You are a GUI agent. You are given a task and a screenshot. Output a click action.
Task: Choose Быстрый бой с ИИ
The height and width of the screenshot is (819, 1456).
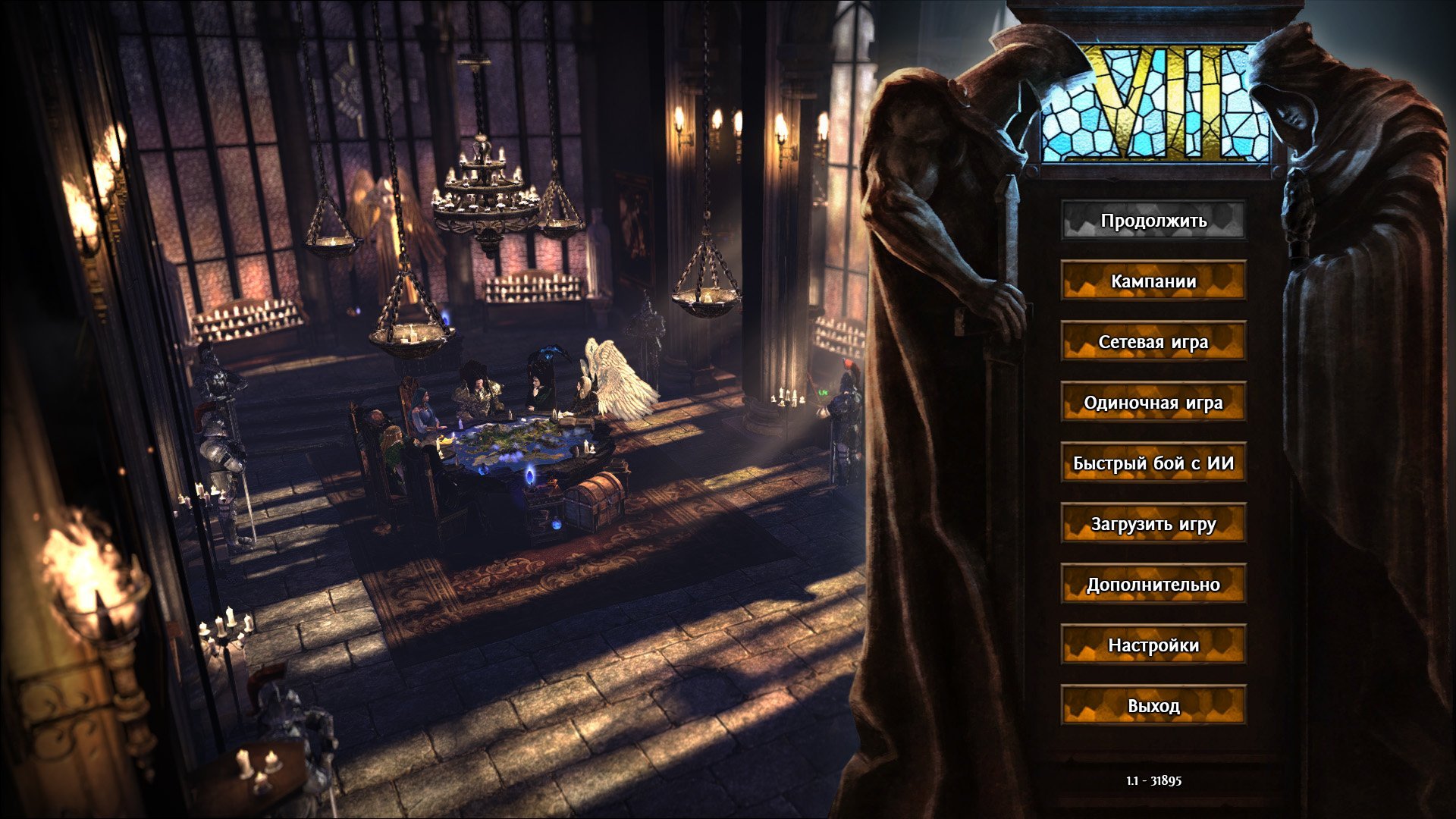tap(1153, 463)
